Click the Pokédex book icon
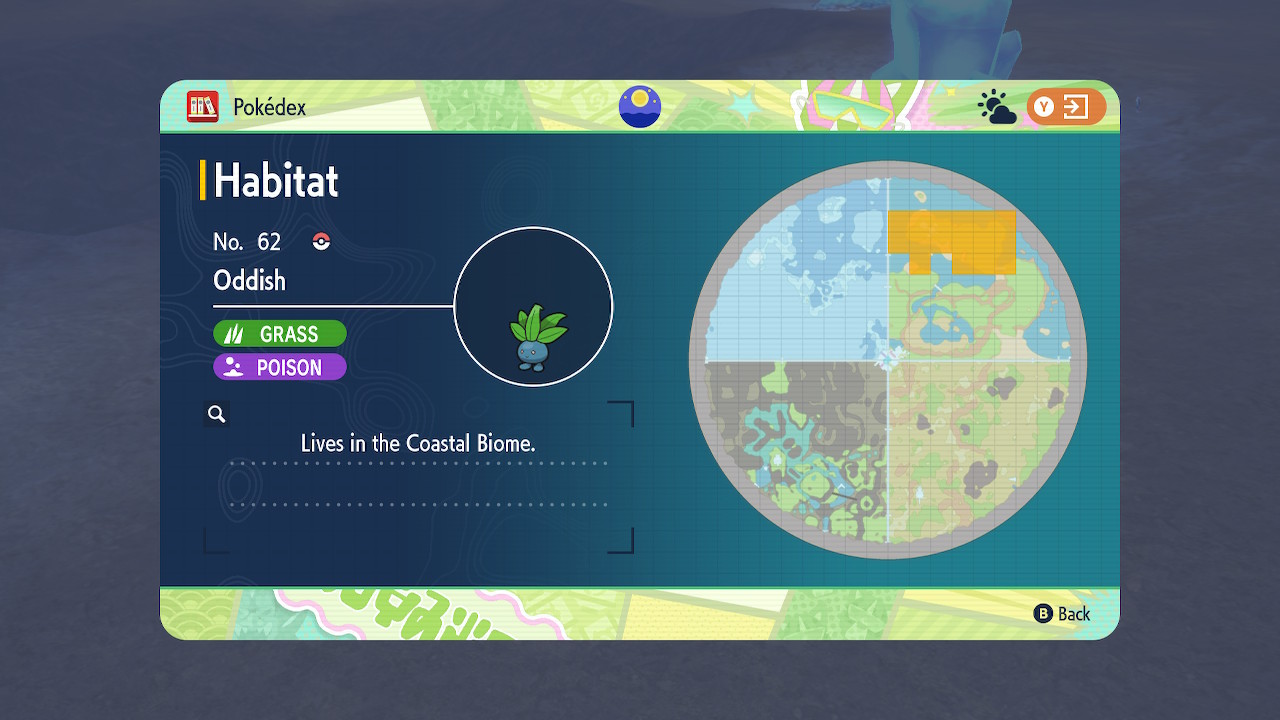This screenshot has width=1280, height=720. tap(202, 107)
